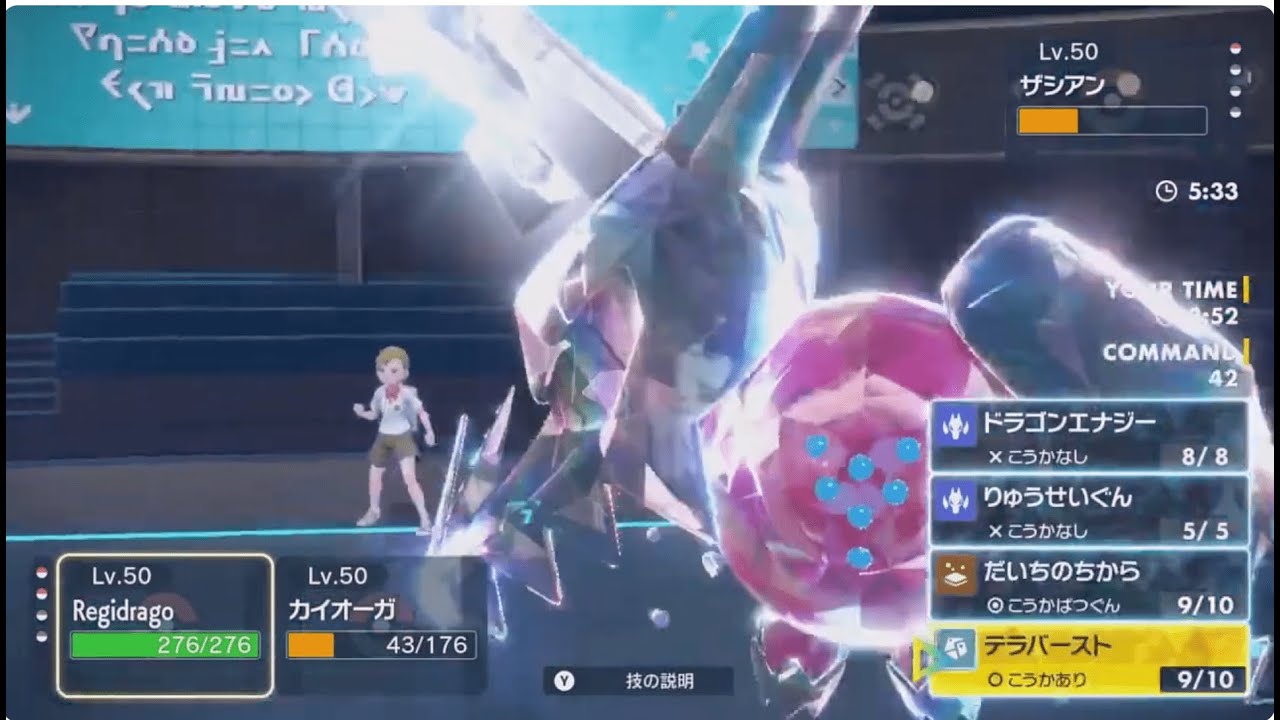The image size is (1280, 720).
Task: Click the COMMAND 42 counter
Action: click(1170, 360)
